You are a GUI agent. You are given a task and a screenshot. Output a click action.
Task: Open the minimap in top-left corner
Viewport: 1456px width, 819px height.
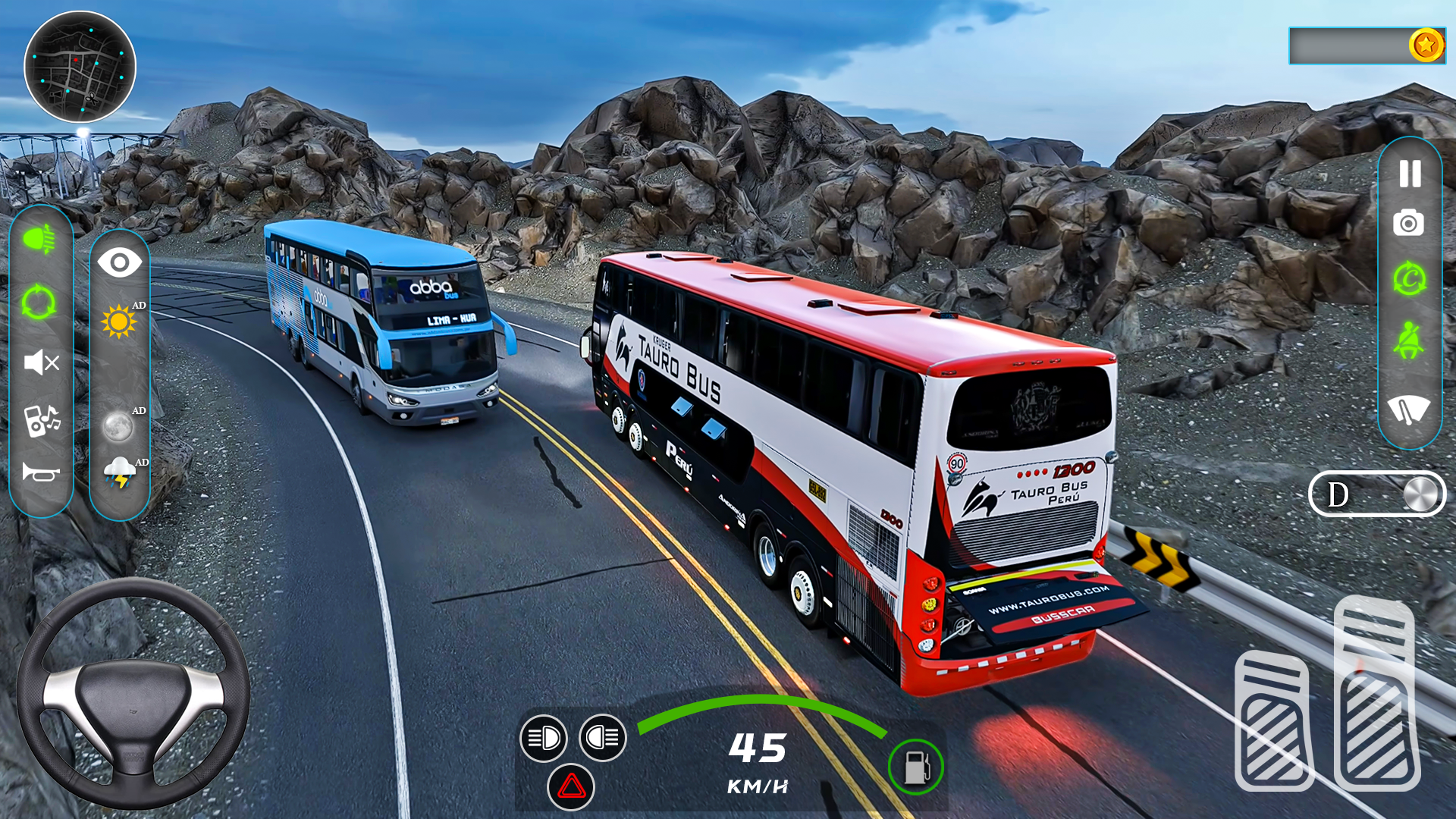click(x=80, y=68)
